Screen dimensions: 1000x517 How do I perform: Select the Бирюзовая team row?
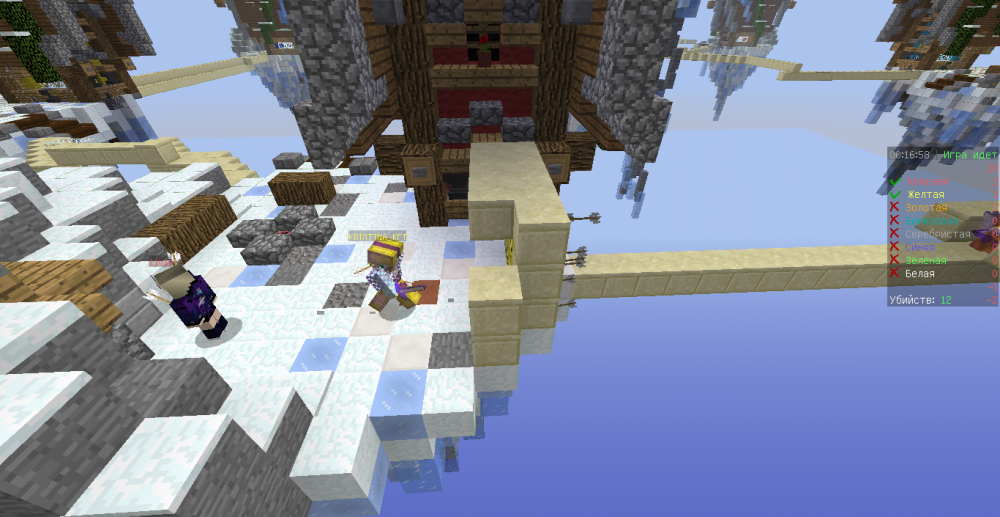click(x=930, y=220)
